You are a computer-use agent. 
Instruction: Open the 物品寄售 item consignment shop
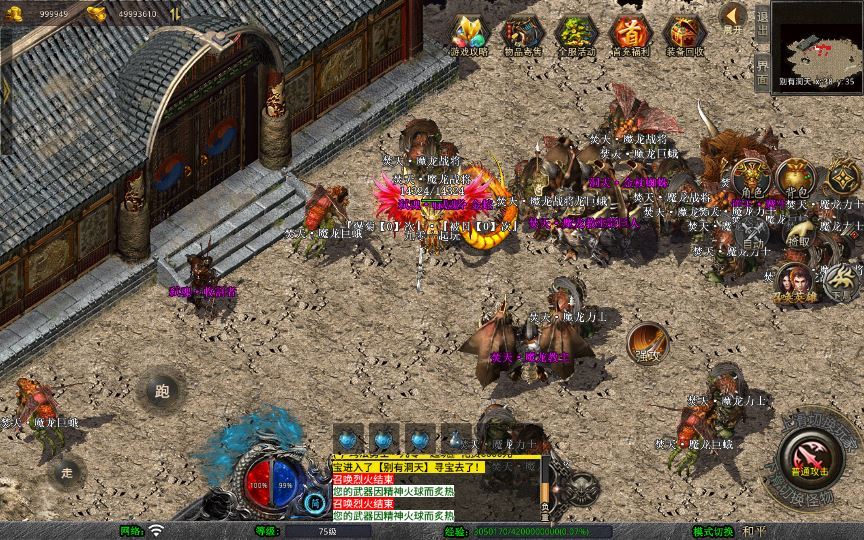pos(521,35)
